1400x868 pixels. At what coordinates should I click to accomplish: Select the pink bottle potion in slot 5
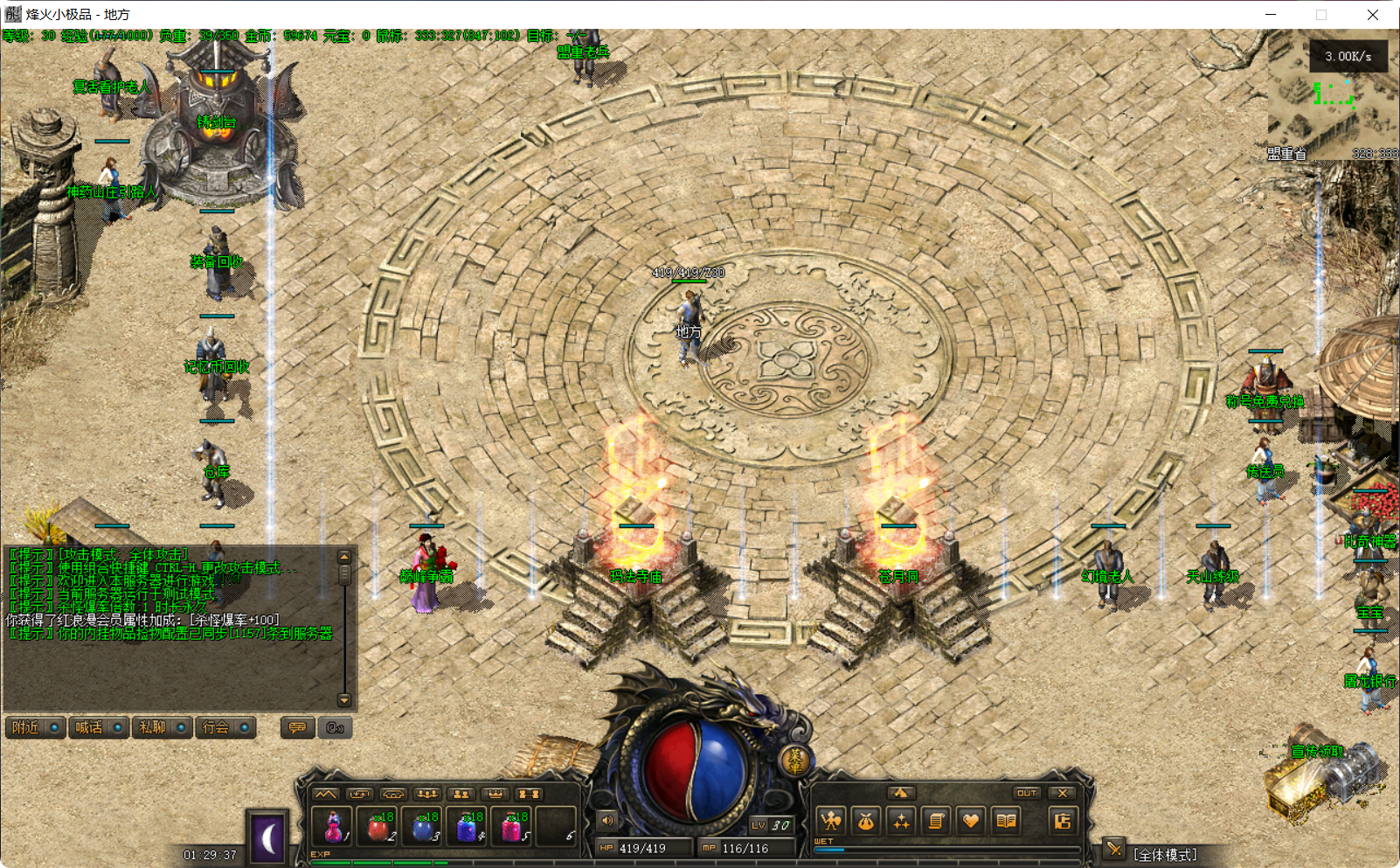pyautogui.click(x=512, y=824)
